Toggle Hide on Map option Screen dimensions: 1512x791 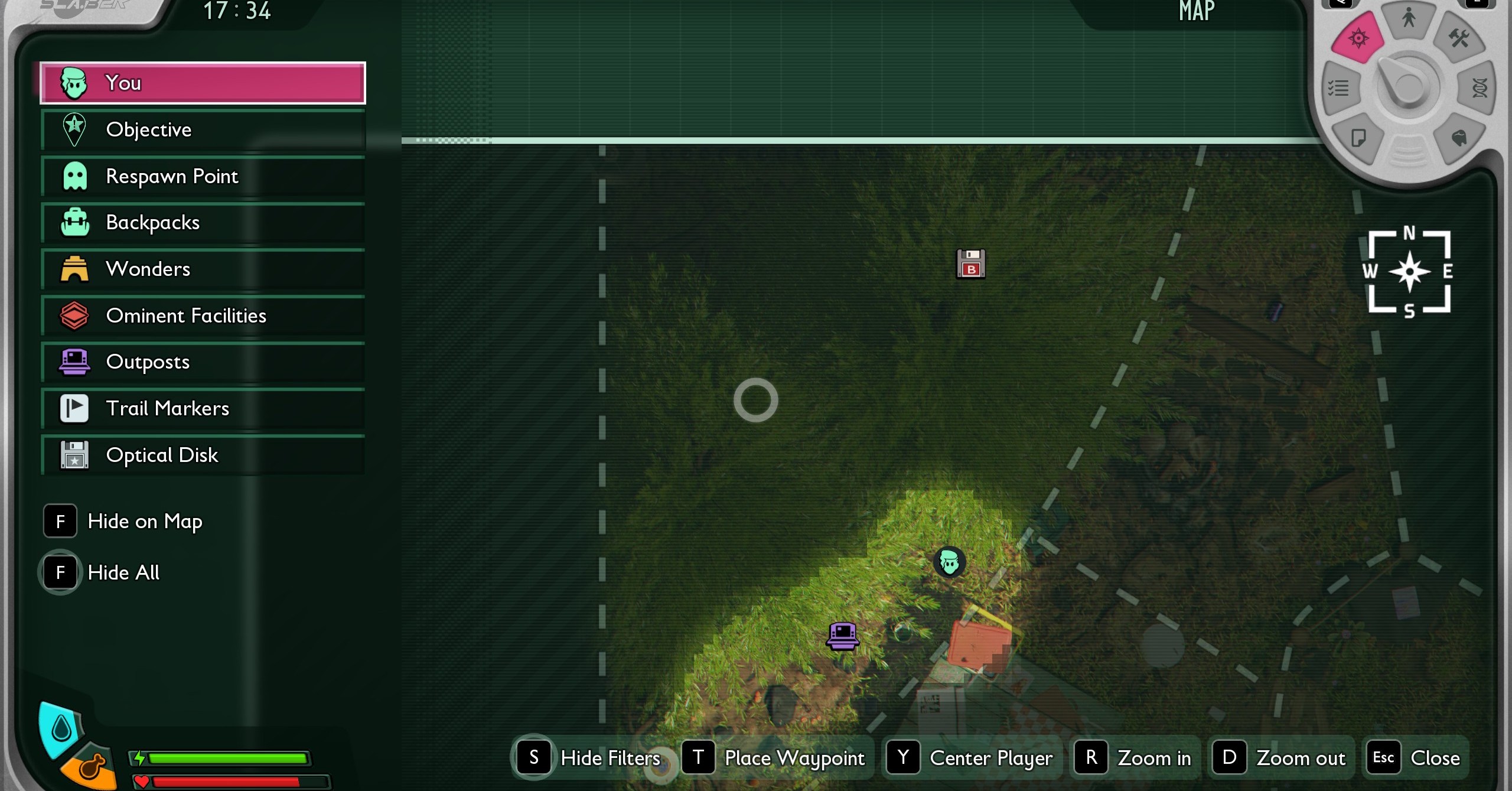click(x=145, y=521)
